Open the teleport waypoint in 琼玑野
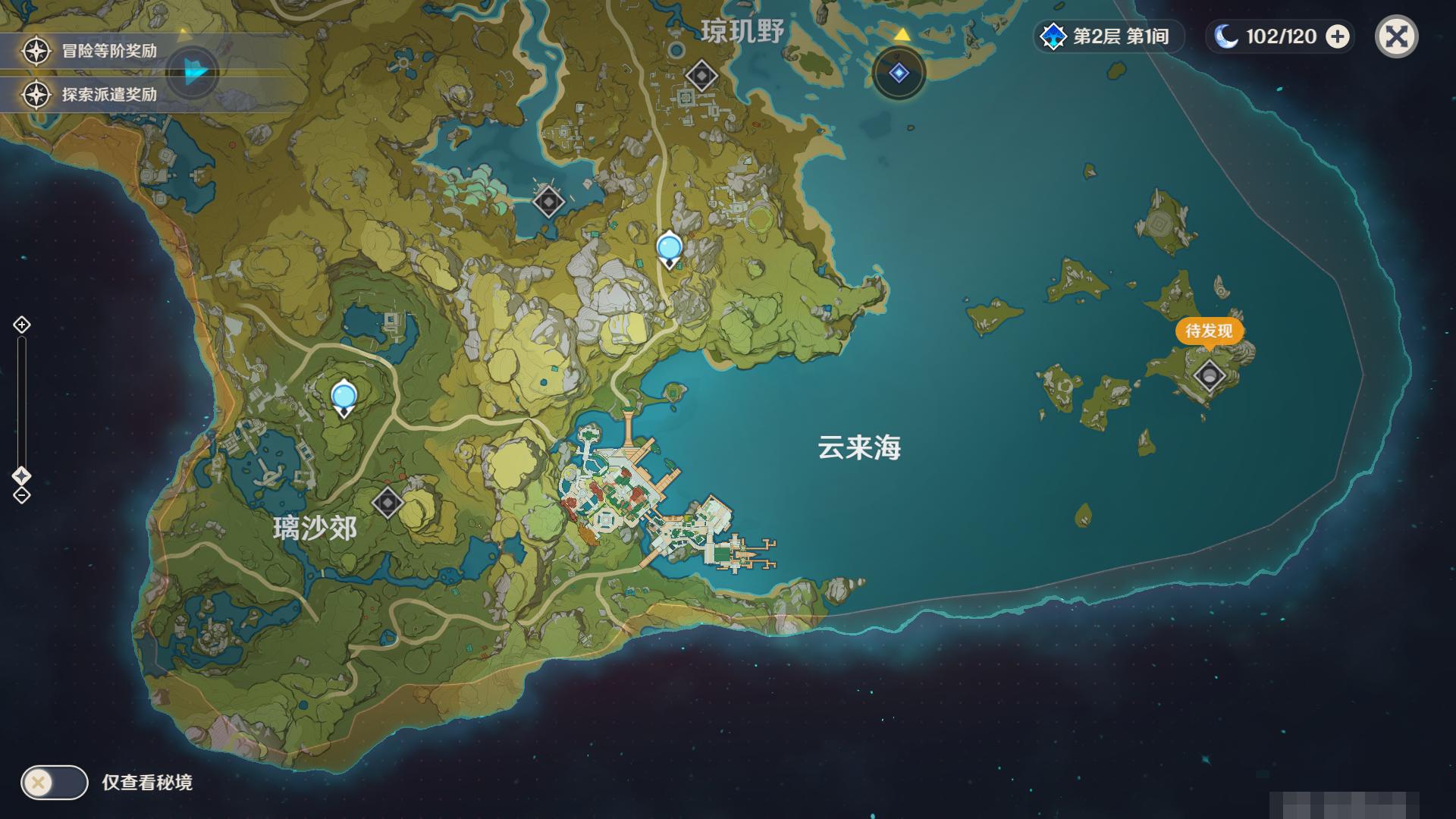The height and width of the screenshot is (819, 1456). 701,75
